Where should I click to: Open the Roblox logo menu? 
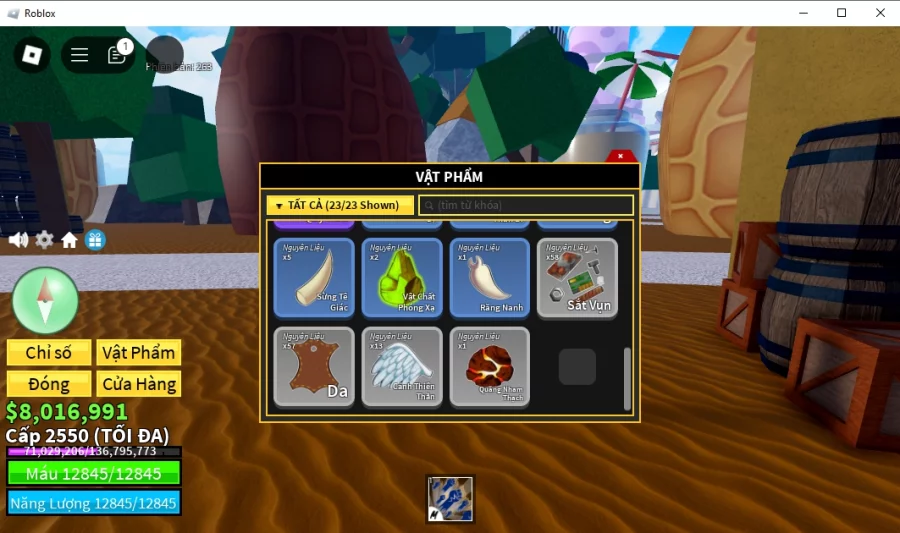(x=32, y=55)
